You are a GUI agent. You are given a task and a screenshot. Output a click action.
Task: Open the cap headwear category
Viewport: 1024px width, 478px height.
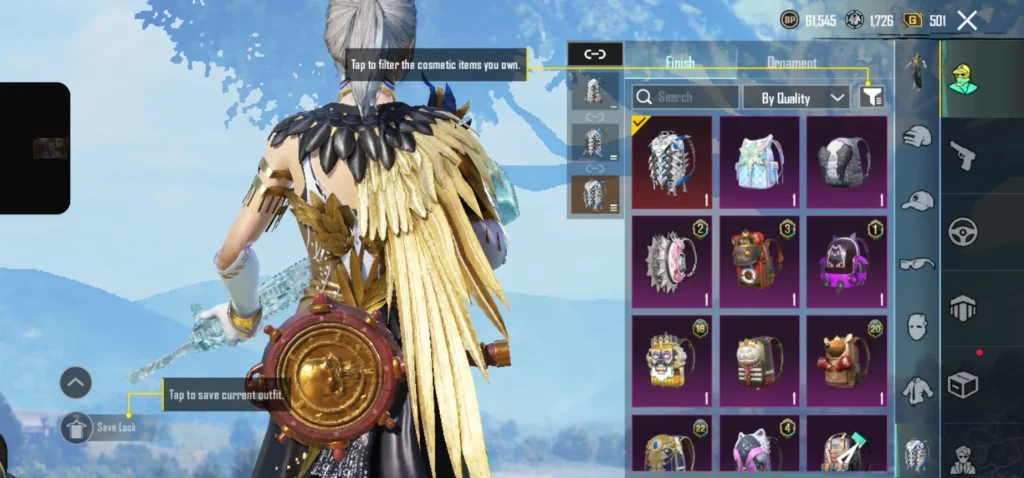point(917,201)
